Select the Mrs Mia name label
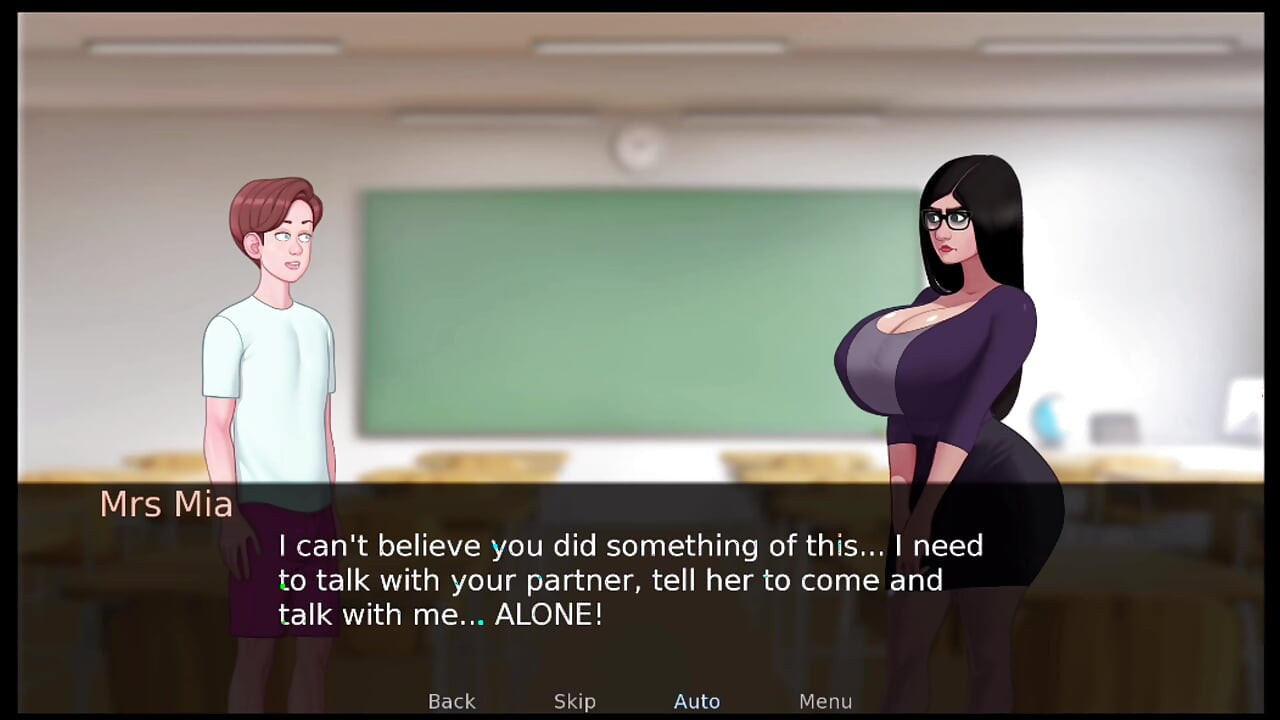Viewport: 1280px width, 720px height. [x=166, y=504]
